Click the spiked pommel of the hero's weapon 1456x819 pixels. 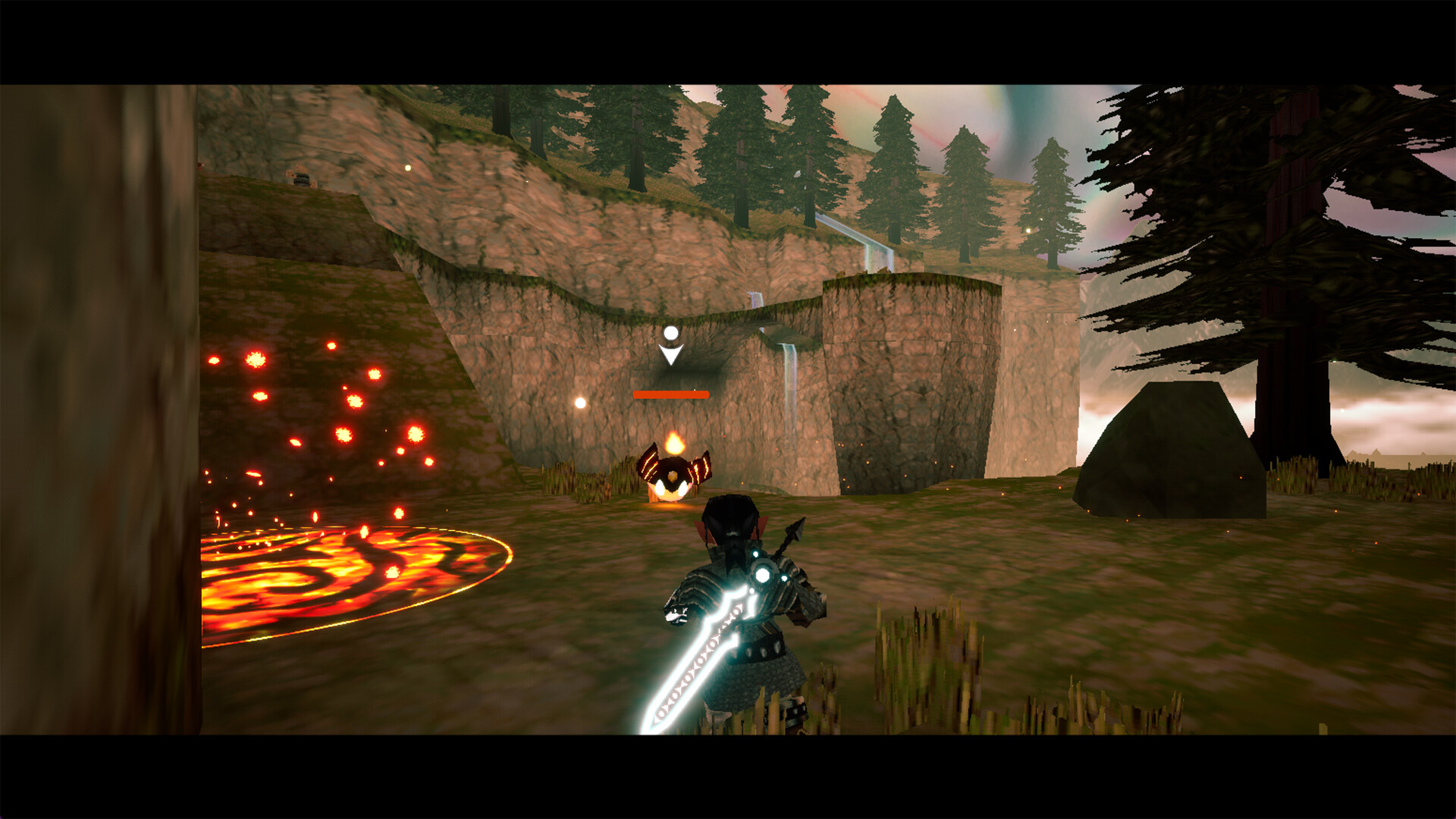[x=794, y=531]
